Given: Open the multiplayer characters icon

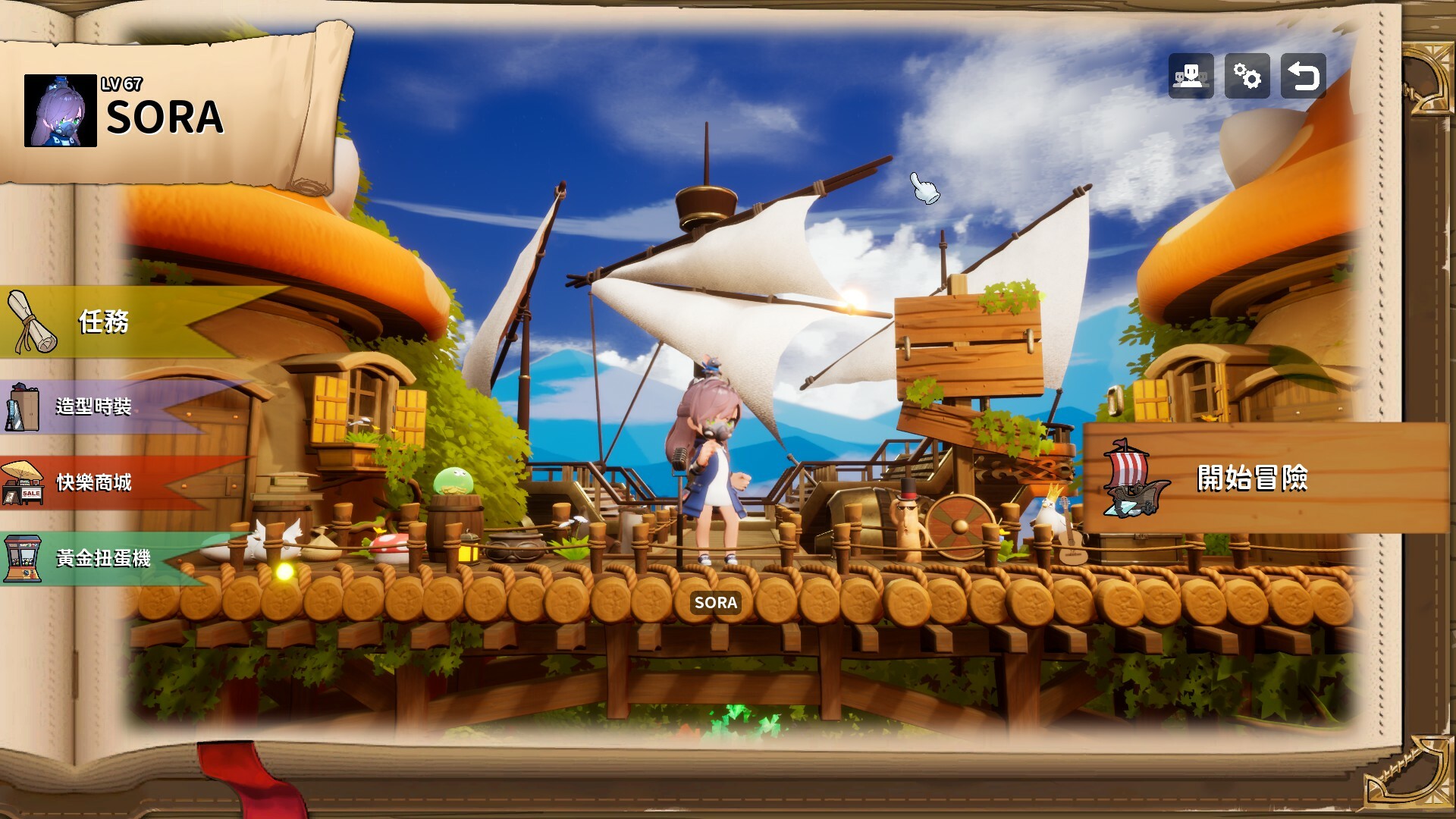Looking at the screenshot, I should coord(1191,76).
